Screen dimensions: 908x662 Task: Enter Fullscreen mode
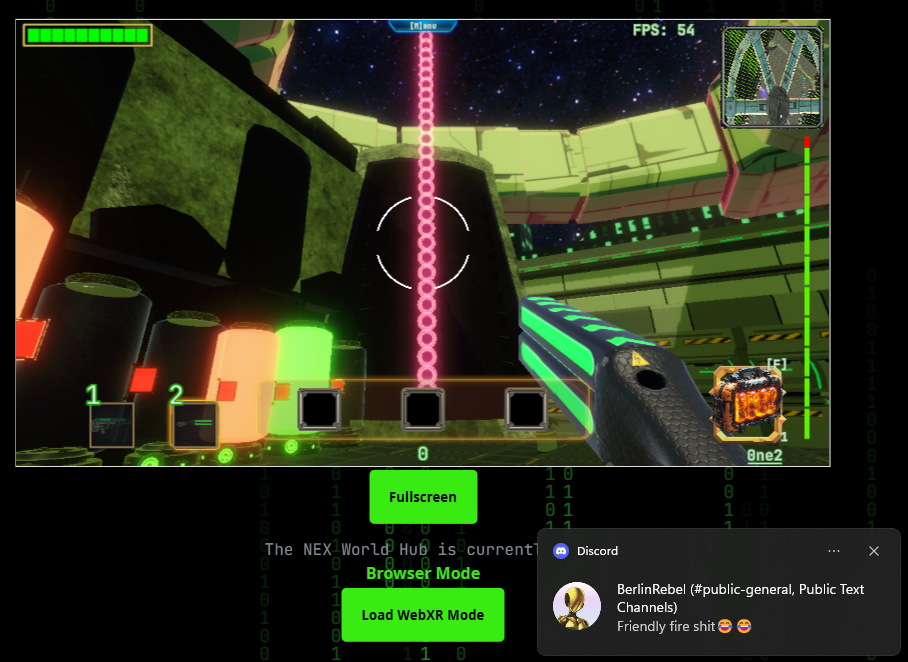[423, 497]
